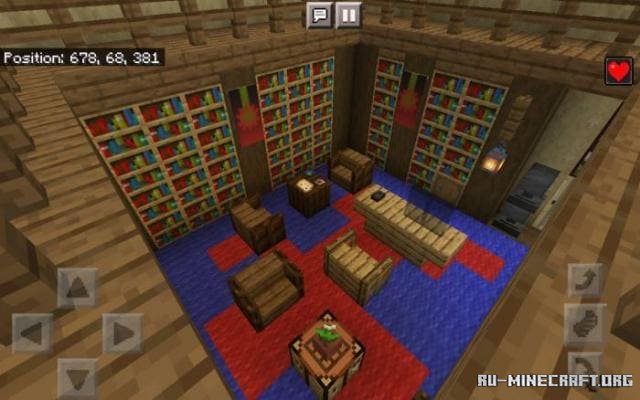Tap the move forward arrow

(x=77, y=288)
